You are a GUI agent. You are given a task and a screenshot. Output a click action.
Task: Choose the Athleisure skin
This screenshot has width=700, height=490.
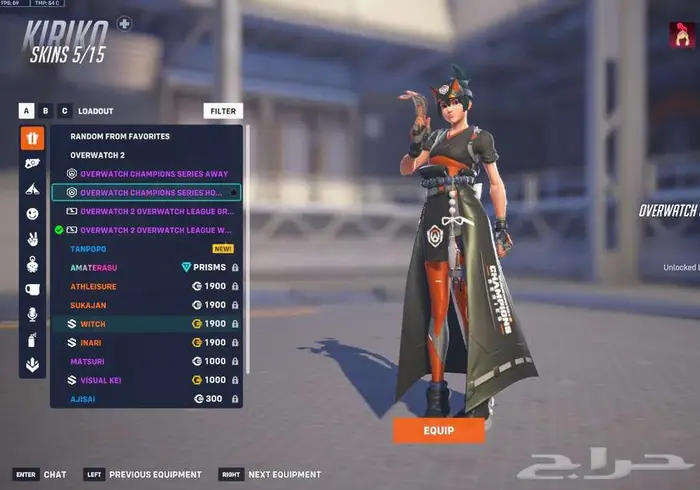[x=96, y=286]
